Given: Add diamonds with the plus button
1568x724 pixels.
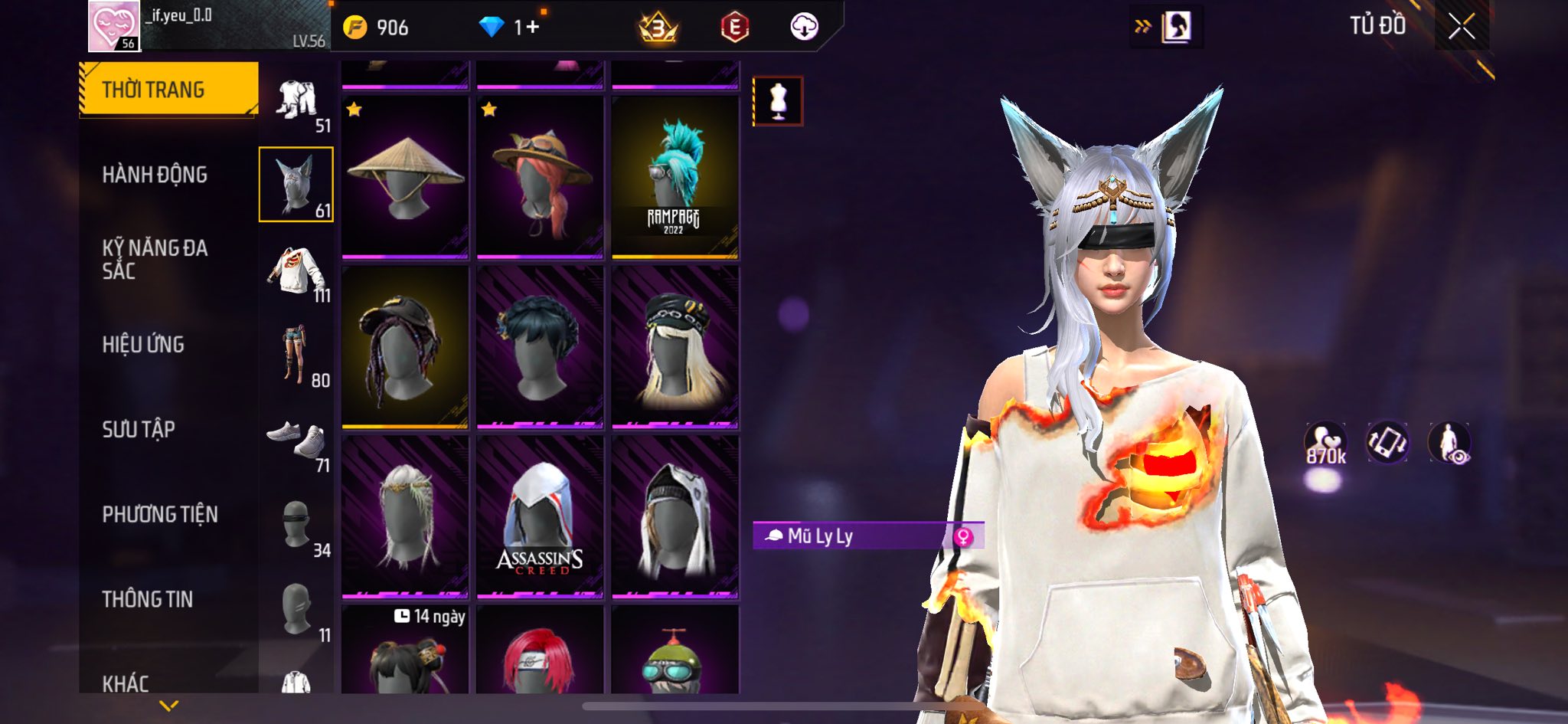Looking at the screenshot, I should tap(533, 28).
